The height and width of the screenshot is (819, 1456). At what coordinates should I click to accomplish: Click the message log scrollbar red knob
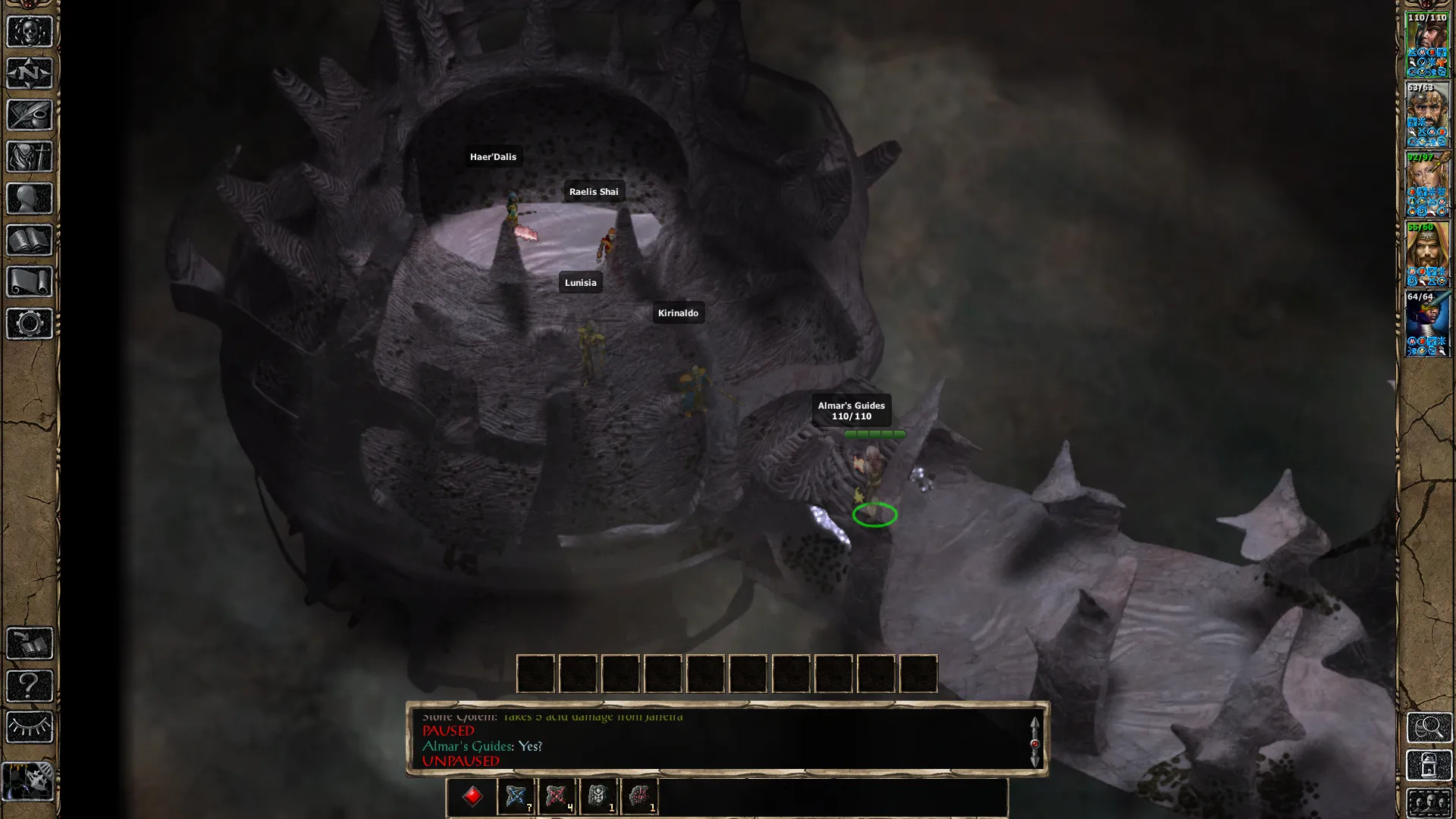pyautogui.click(x=1034, y=744)
